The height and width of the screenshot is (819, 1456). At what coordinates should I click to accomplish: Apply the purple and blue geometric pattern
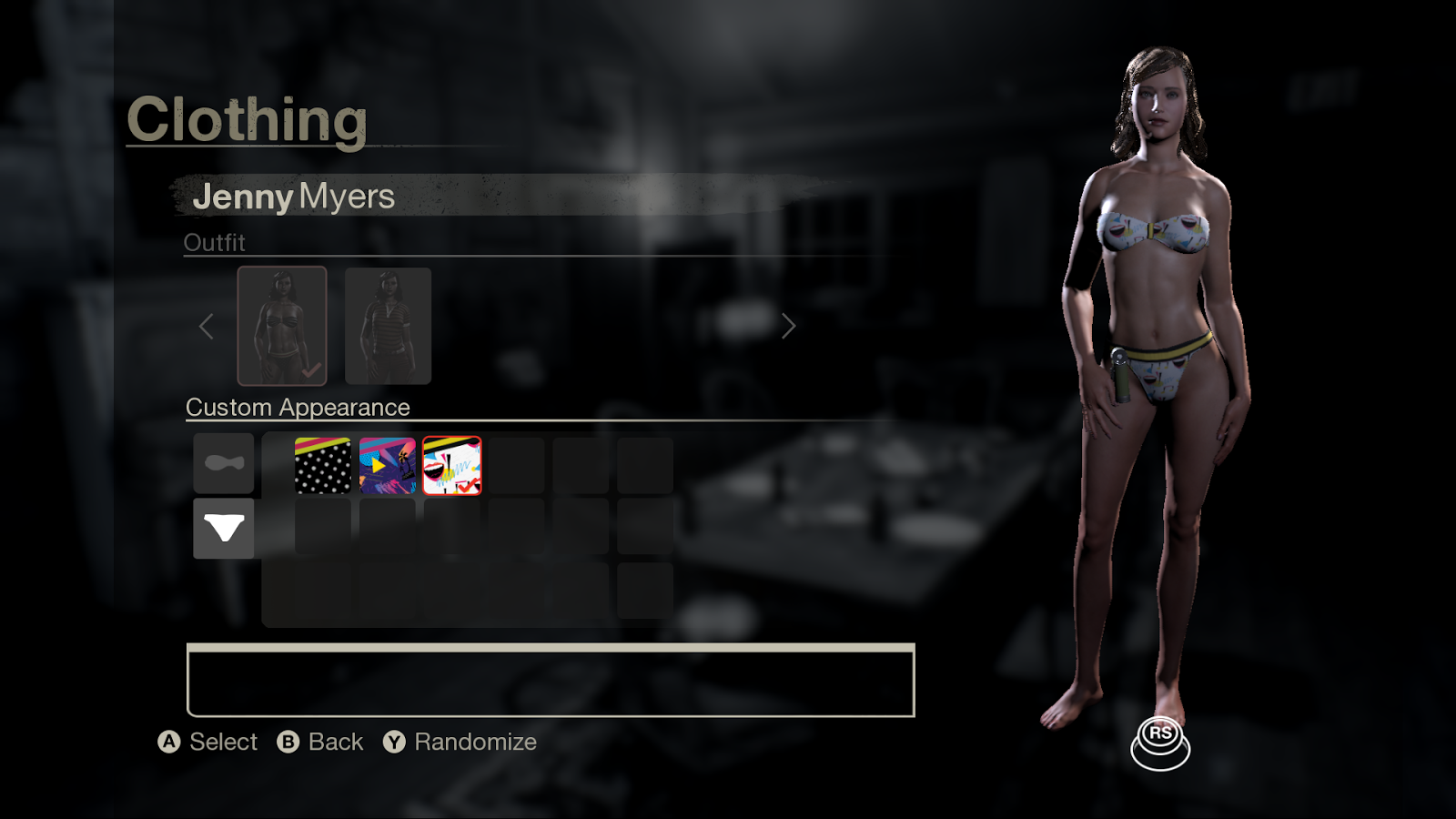388,466
